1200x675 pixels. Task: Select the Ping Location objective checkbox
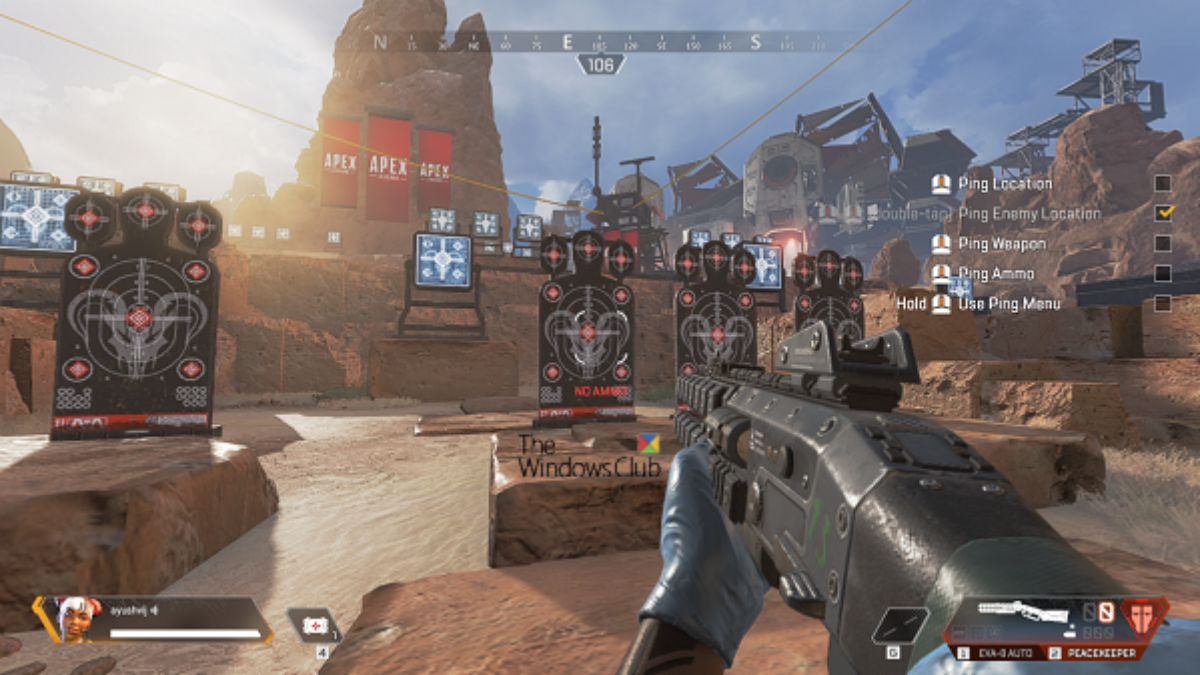point(1162,183)
